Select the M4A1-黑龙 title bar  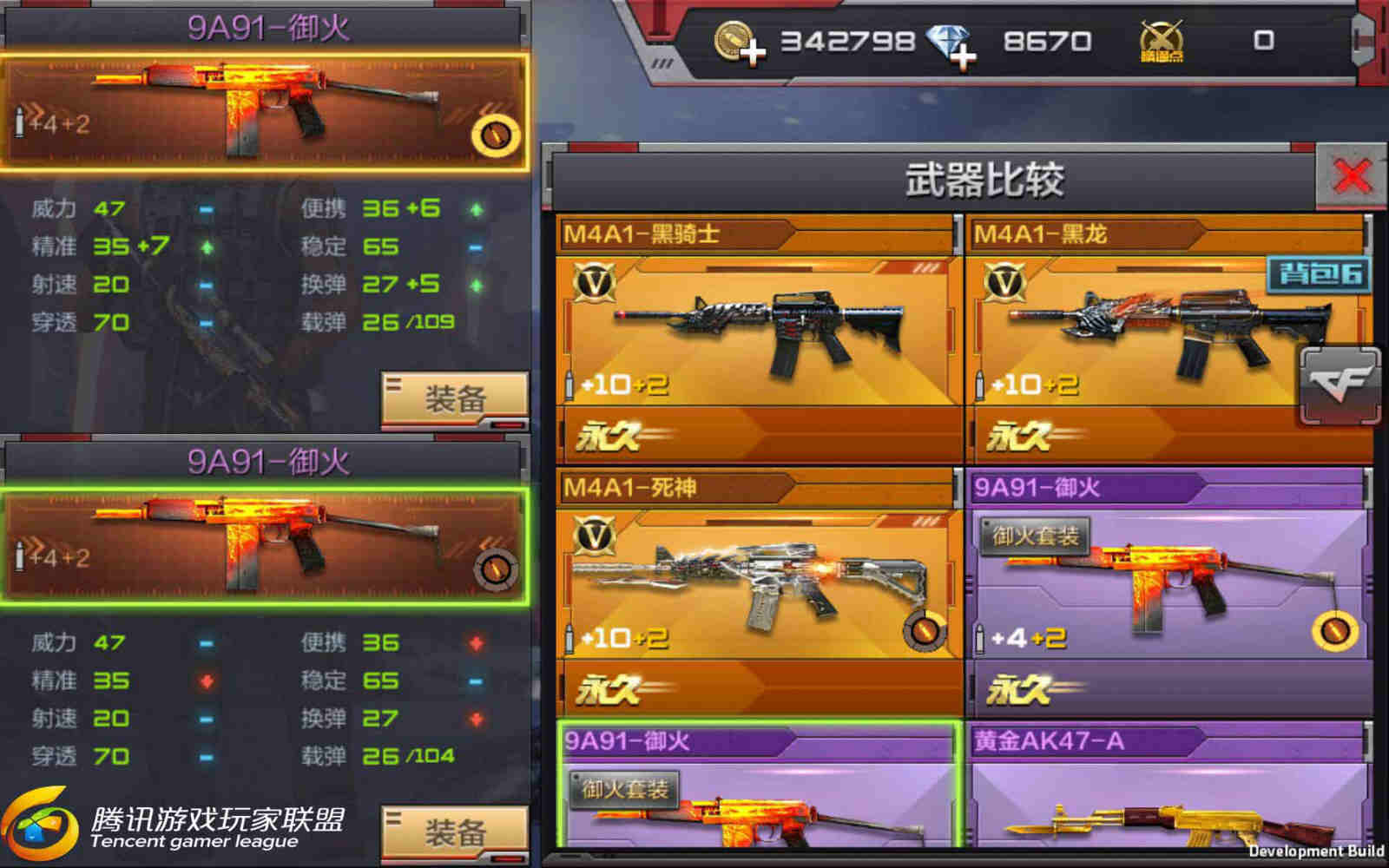[1042, 233]
